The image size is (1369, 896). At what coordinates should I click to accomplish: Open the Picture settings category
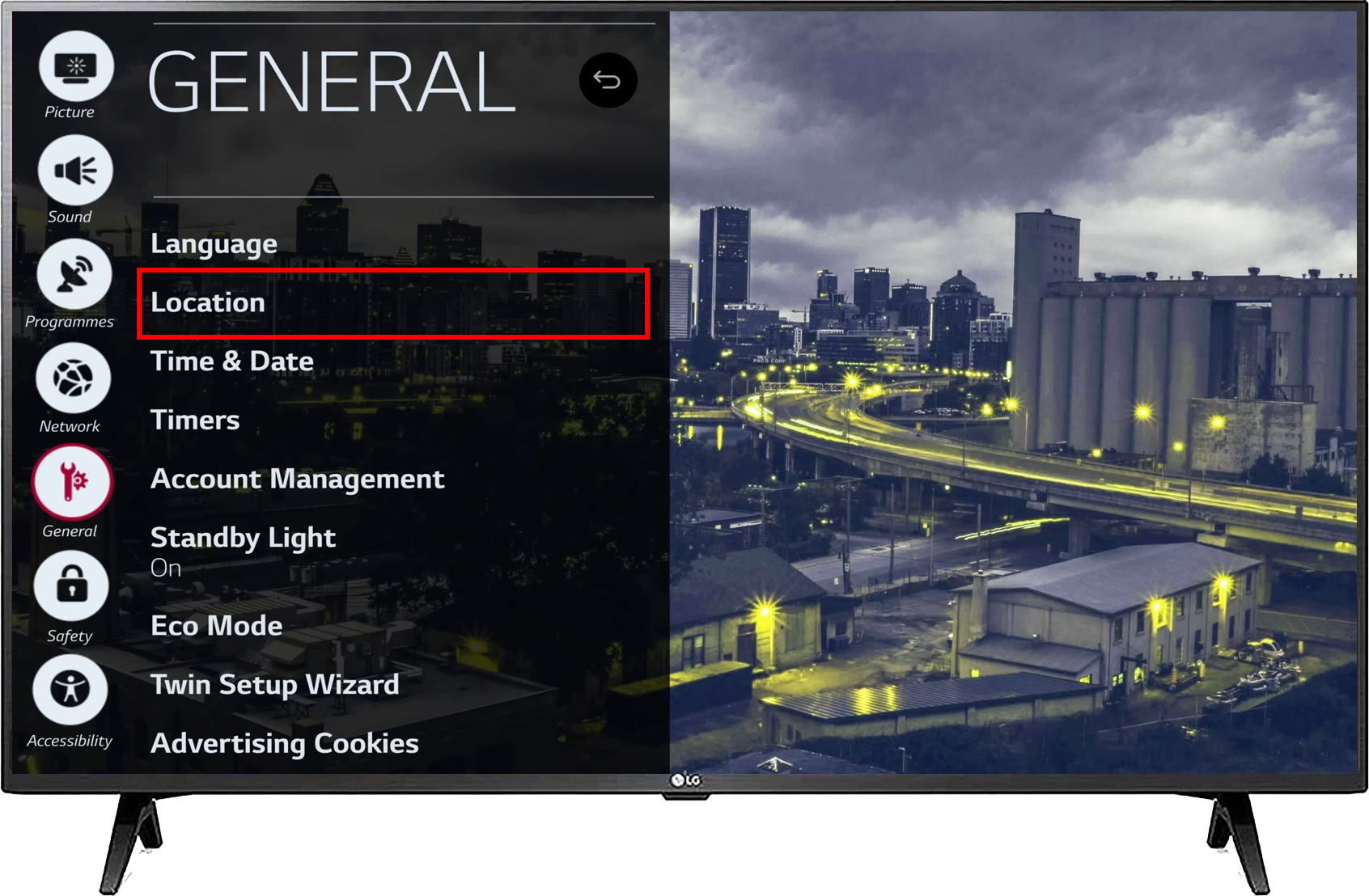[x=75, y=68]
